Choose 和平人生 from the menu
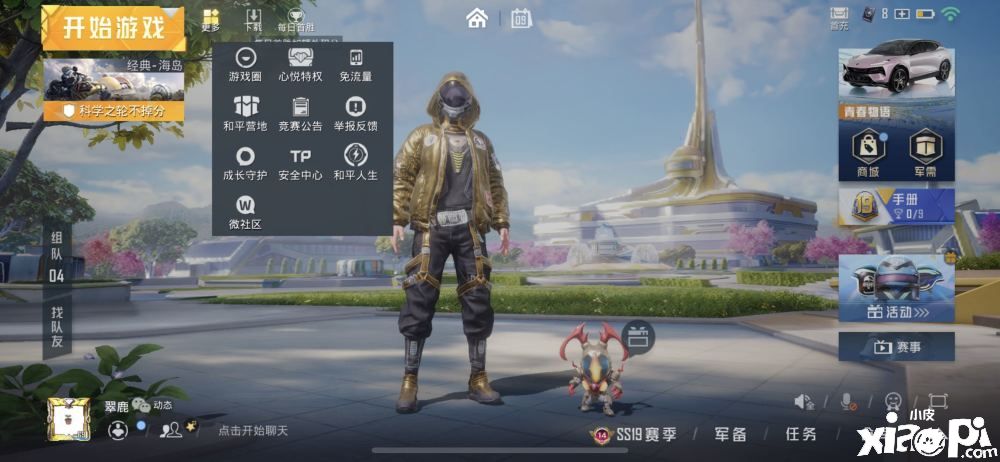Image resolution: width=1000 pixels, height=462 pixels. tap(355, 163)
